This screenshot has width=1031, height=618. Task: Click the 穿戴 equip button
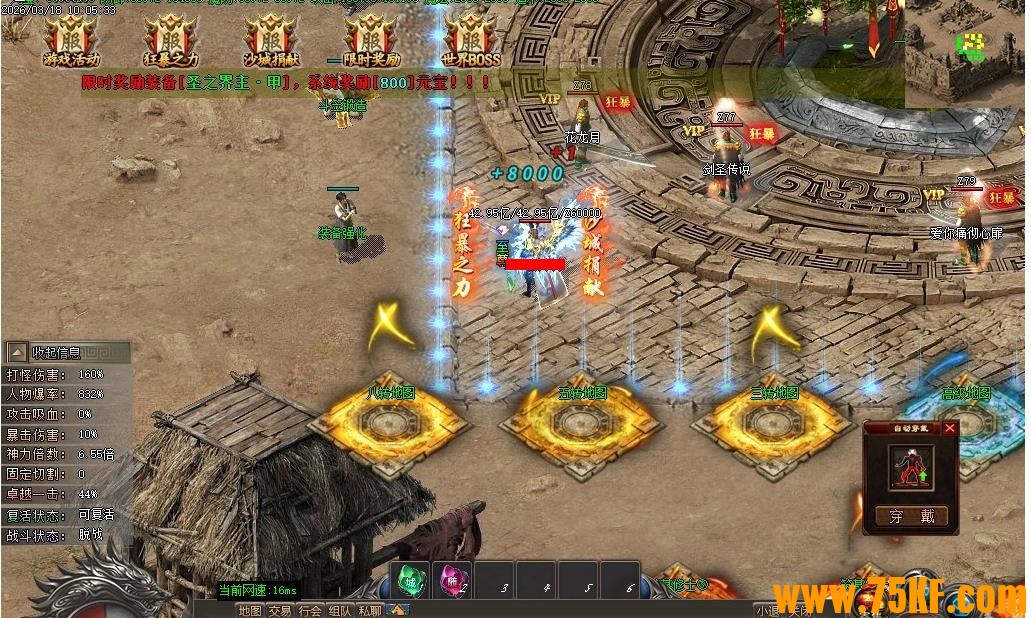point(911,516)
